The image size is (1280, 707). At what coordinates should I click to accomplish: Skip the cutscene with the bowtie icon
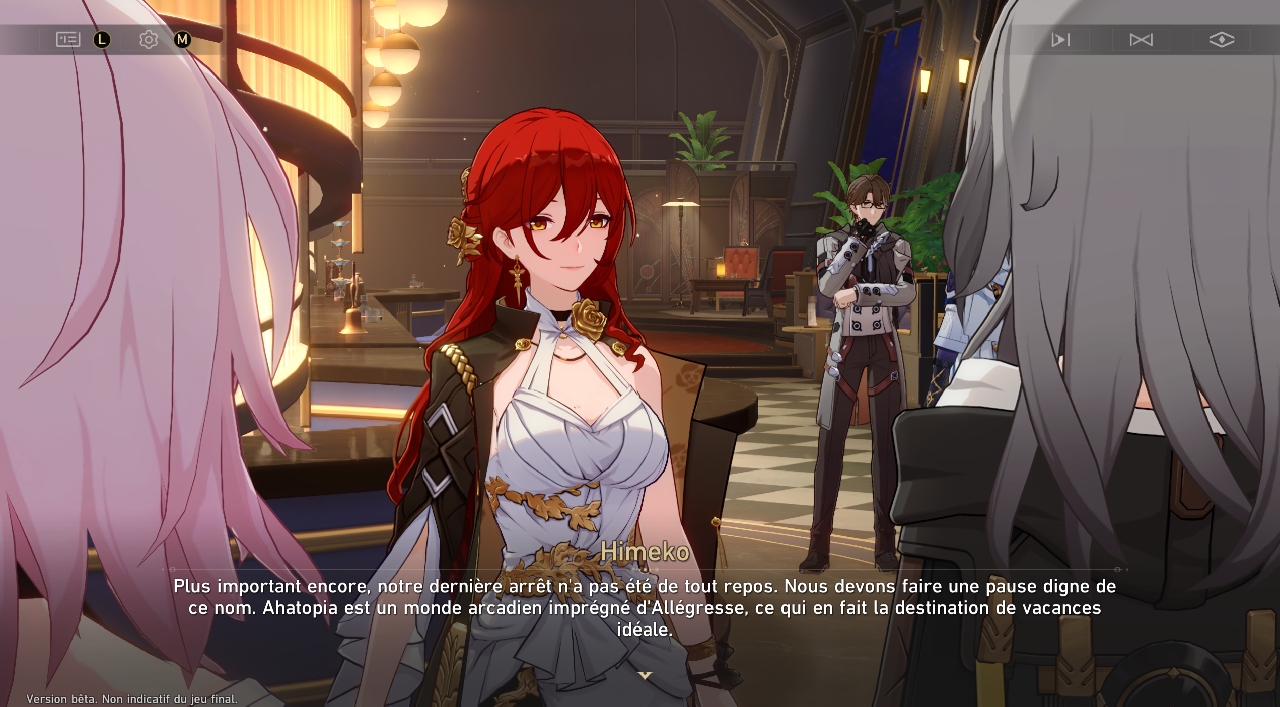click(1141, 39)
